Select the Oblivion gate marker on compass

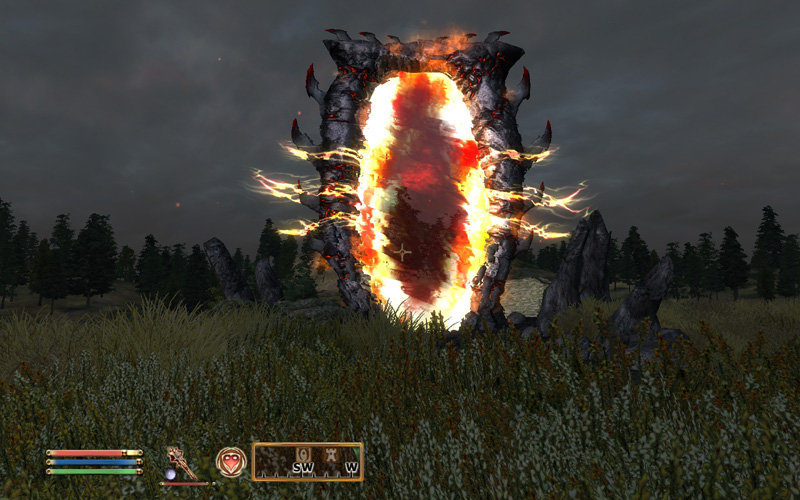(304, 455)
